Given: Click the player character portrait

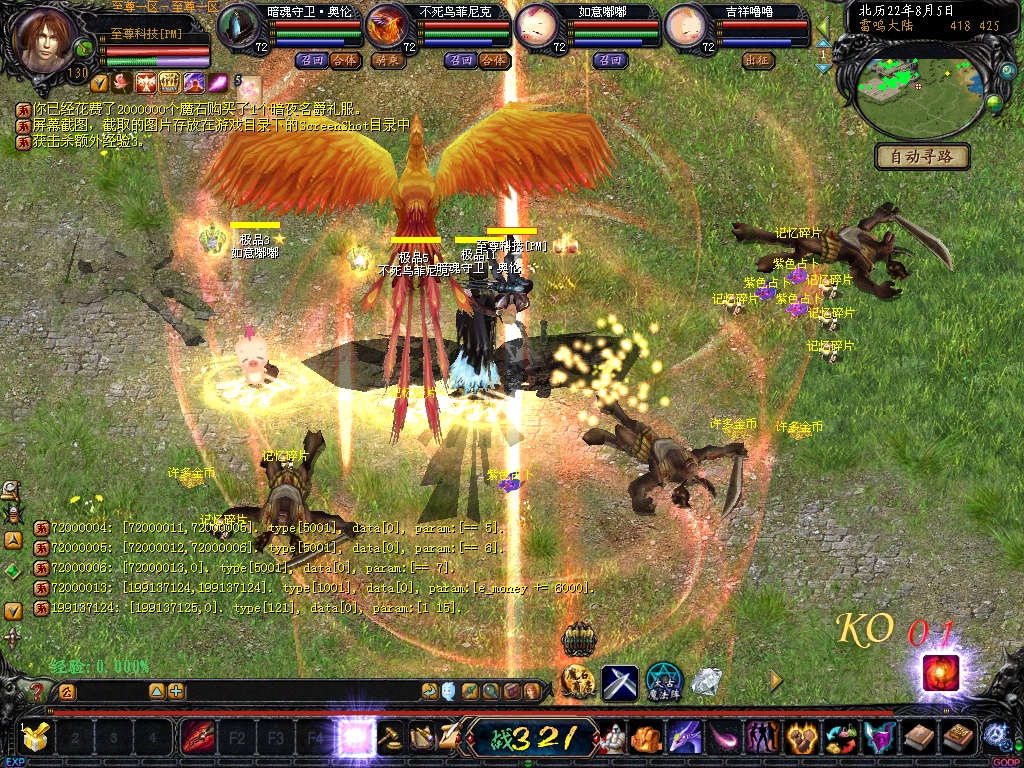Looking at the screenshot, I should 44,38.
